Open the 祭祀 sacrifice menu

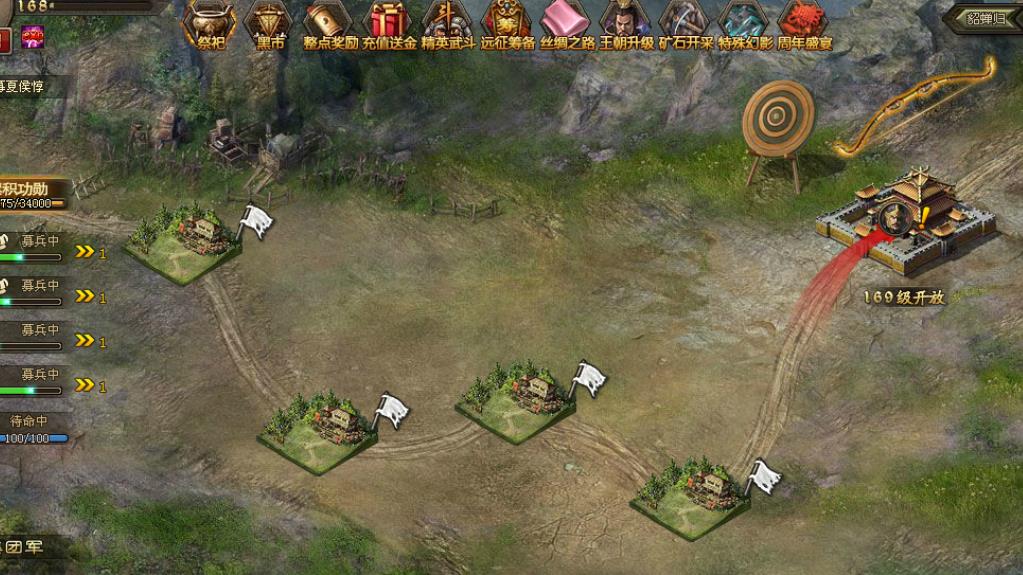pyautogui.click(x=209, y=23)
